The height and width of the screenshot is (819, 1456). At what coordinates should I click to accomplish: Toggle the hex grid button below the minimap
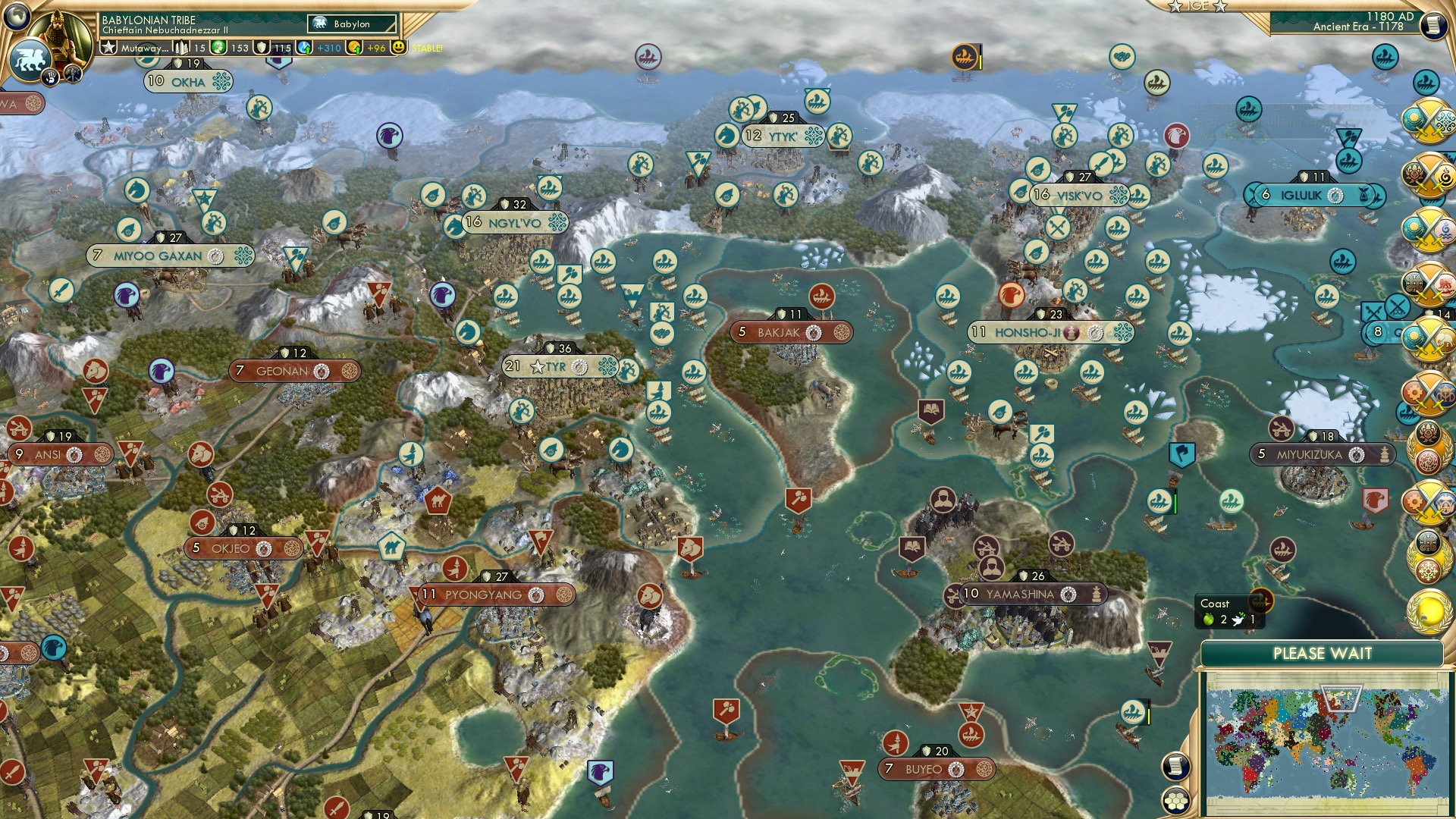point(1175,802)
